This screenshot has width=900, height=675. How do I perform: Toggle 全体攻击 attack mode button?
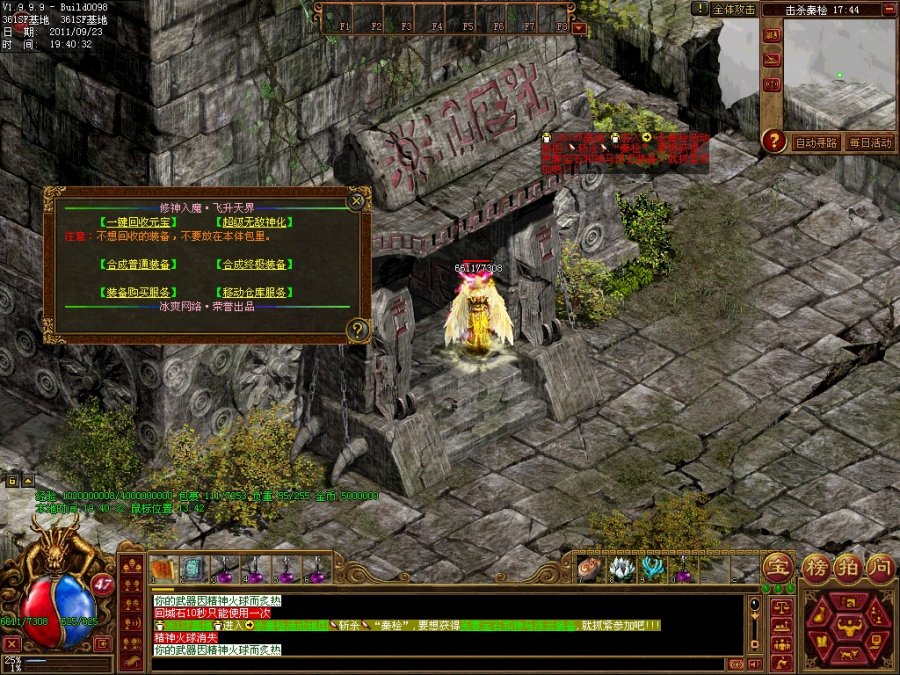pos(734,9)
